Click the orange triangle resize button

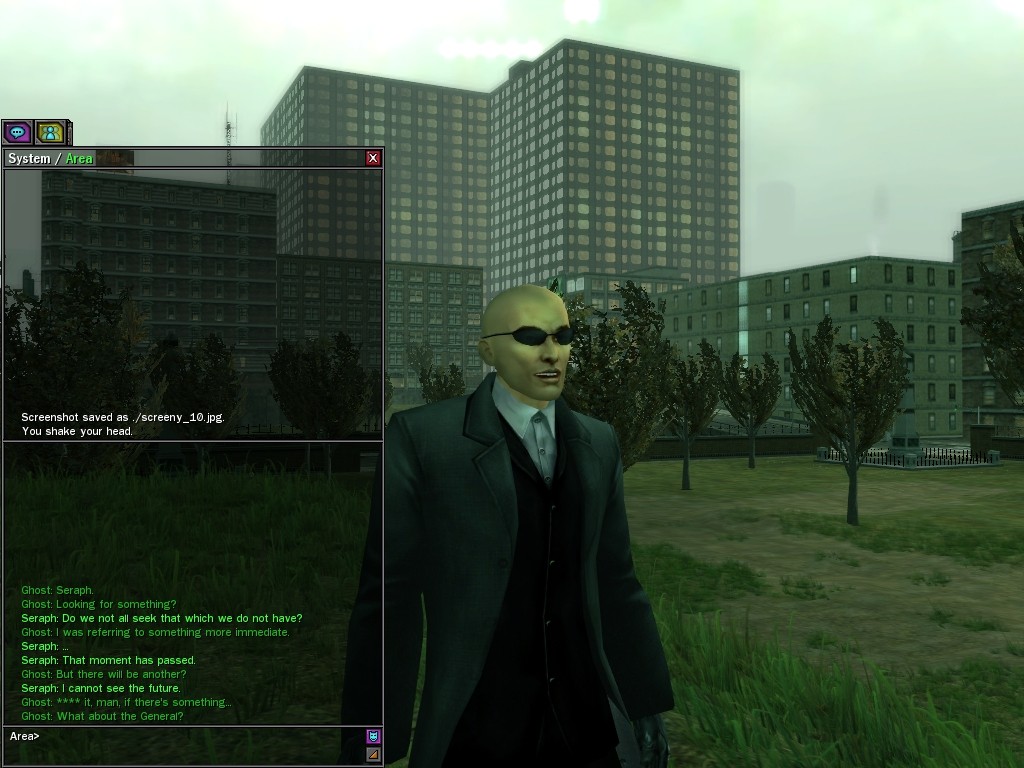tap(373, 754)
